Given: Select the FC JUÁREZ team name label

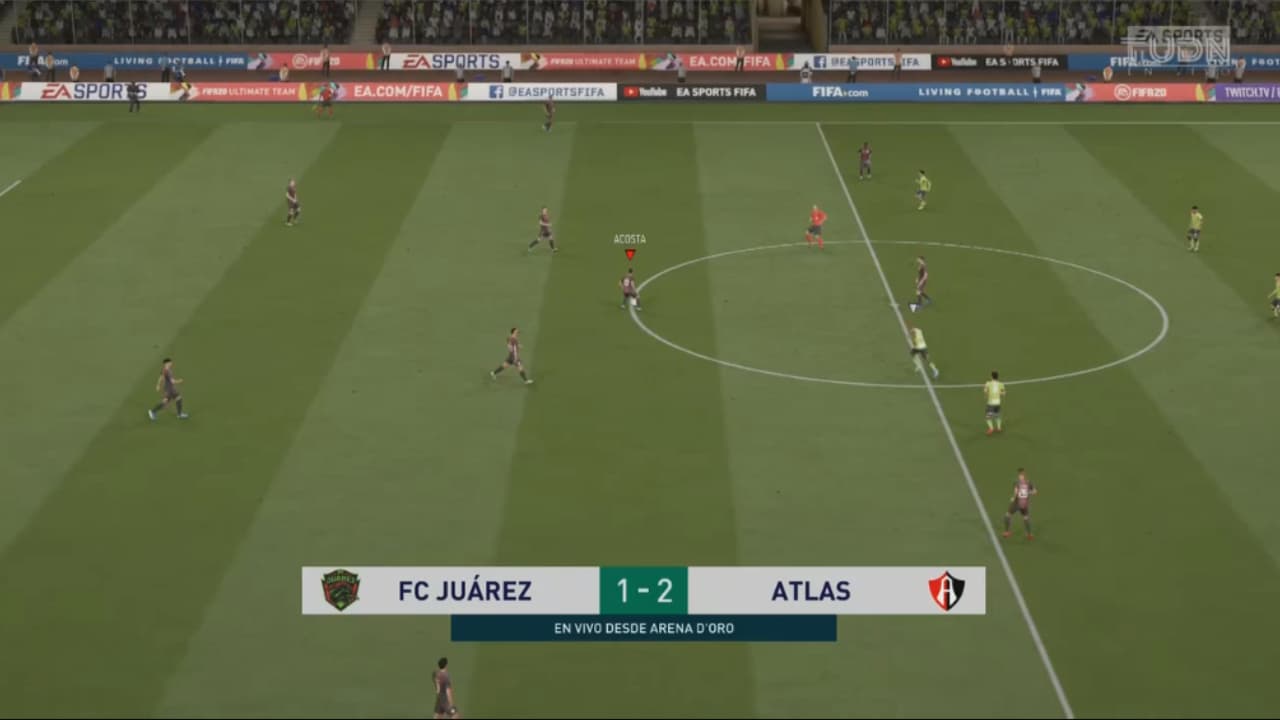Looking at the screenshot, I should point(464,591).
